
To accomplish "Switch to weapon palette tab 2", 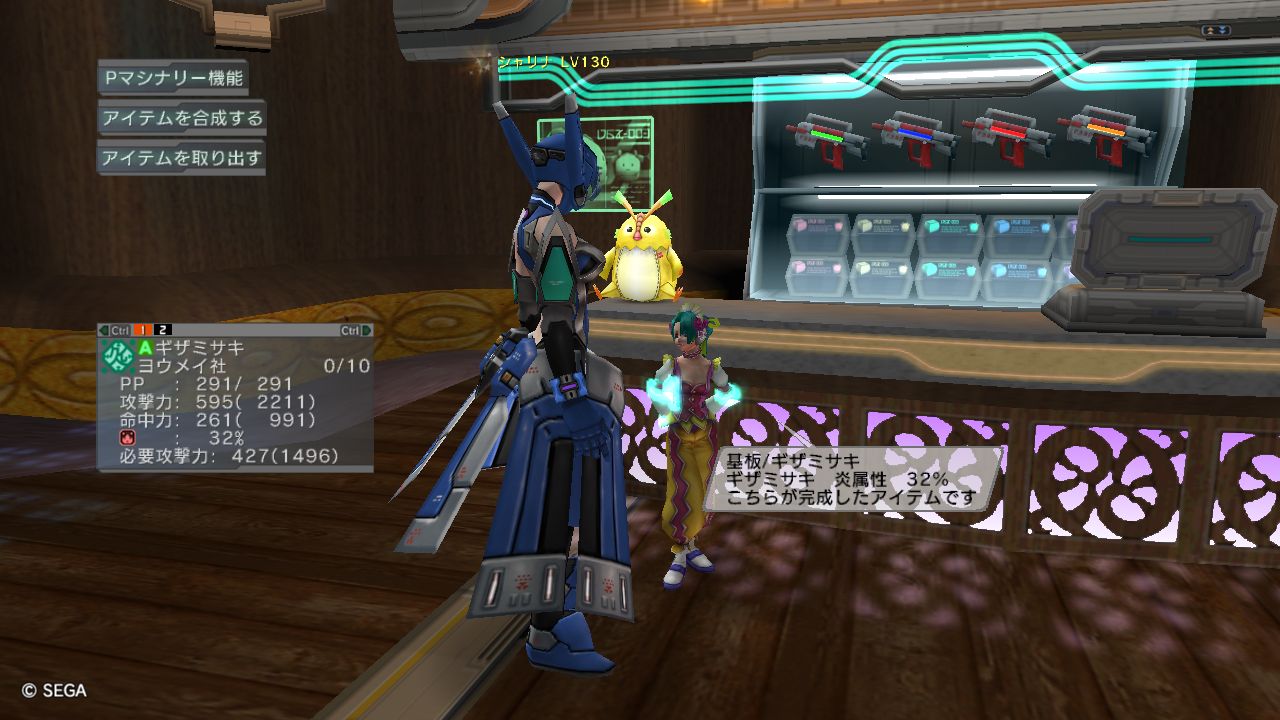I will [163, 330].
